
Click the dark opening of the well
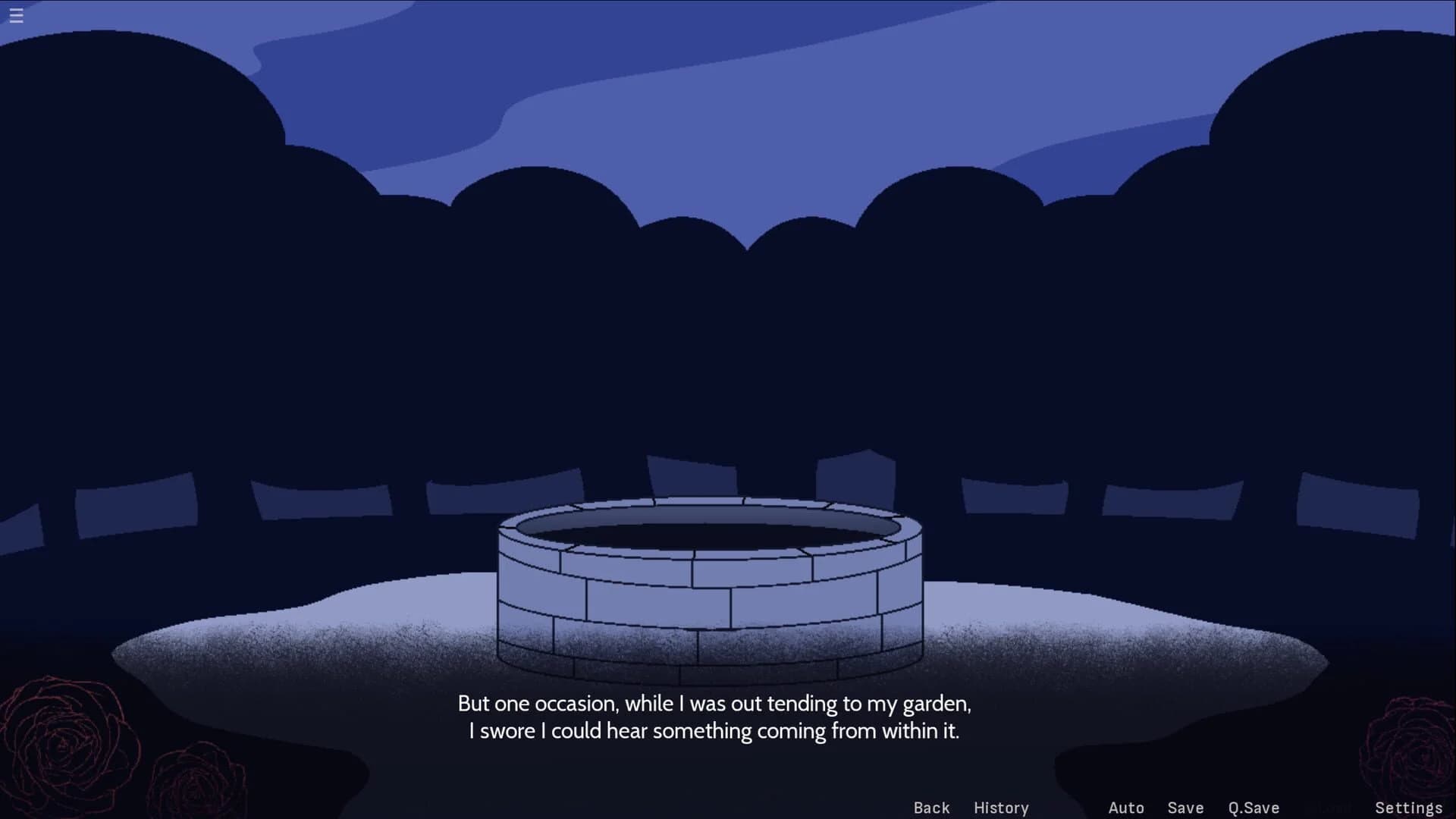click(713, 532)
